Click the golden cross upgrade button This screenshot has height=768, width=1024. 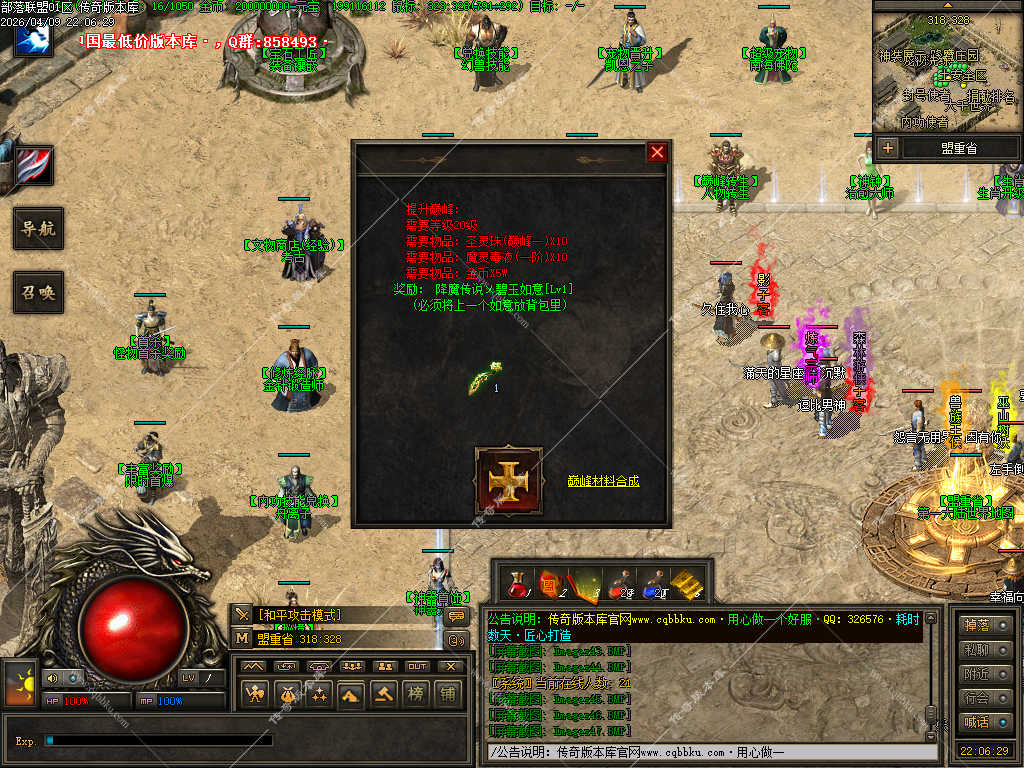coord(508,481)
